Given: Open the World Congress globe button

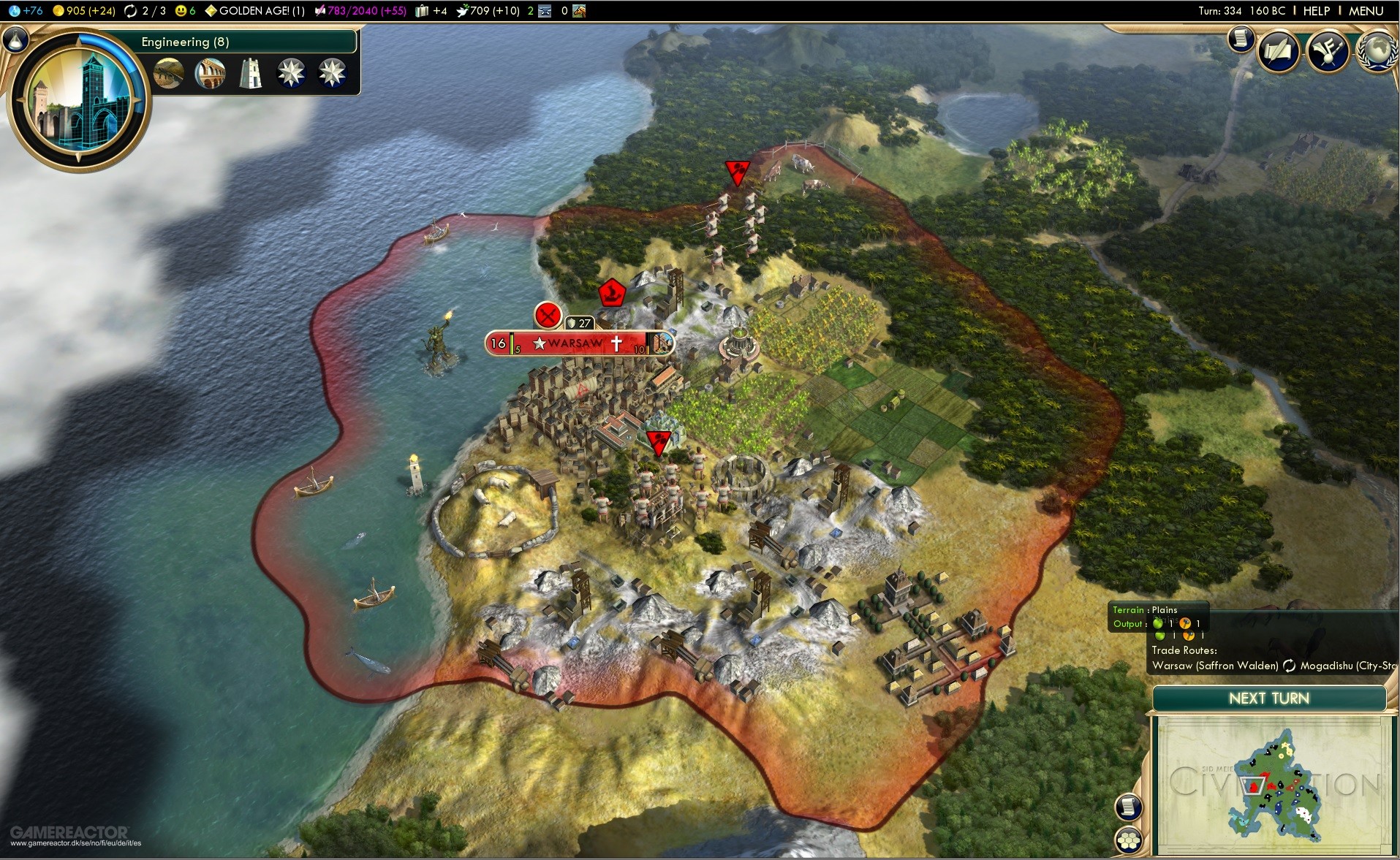Looking at the screenshot, I should pyautogui.click(x=1377, y=50).
